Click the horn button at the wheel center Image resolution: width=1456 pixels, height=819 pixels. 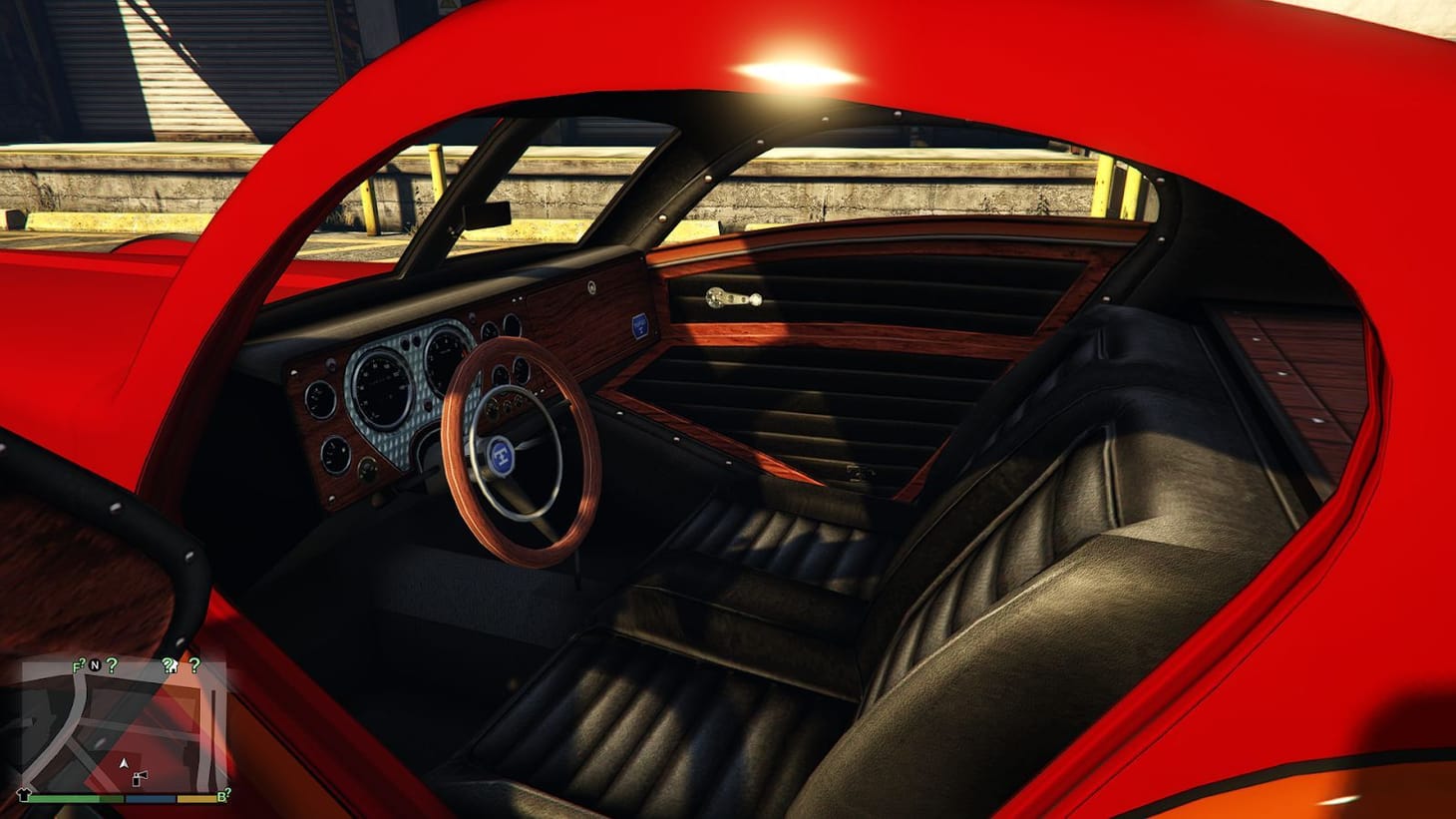[x=502, y=457]
